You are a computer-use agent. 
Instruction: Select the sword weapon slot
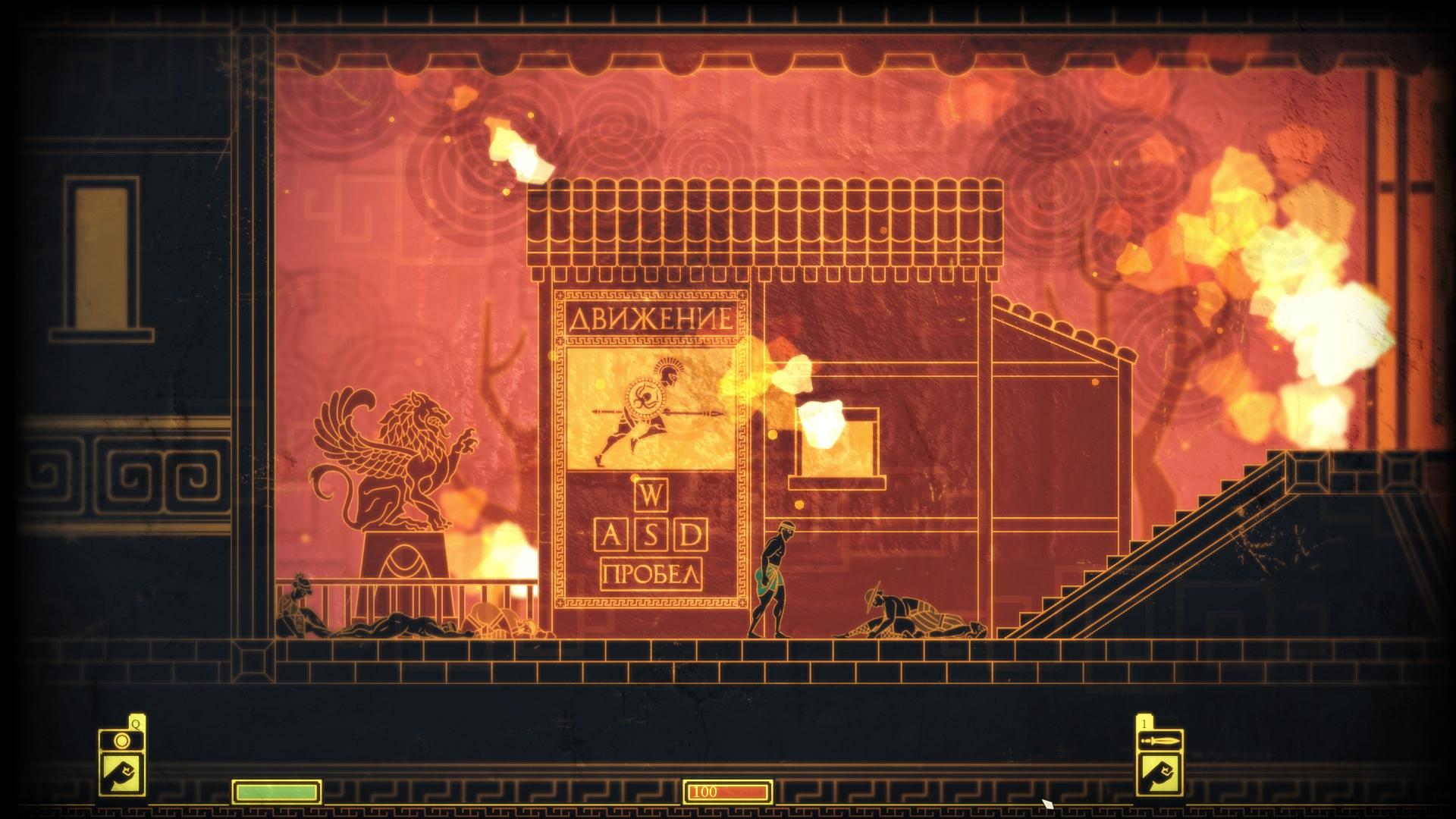click(1160, 741)
